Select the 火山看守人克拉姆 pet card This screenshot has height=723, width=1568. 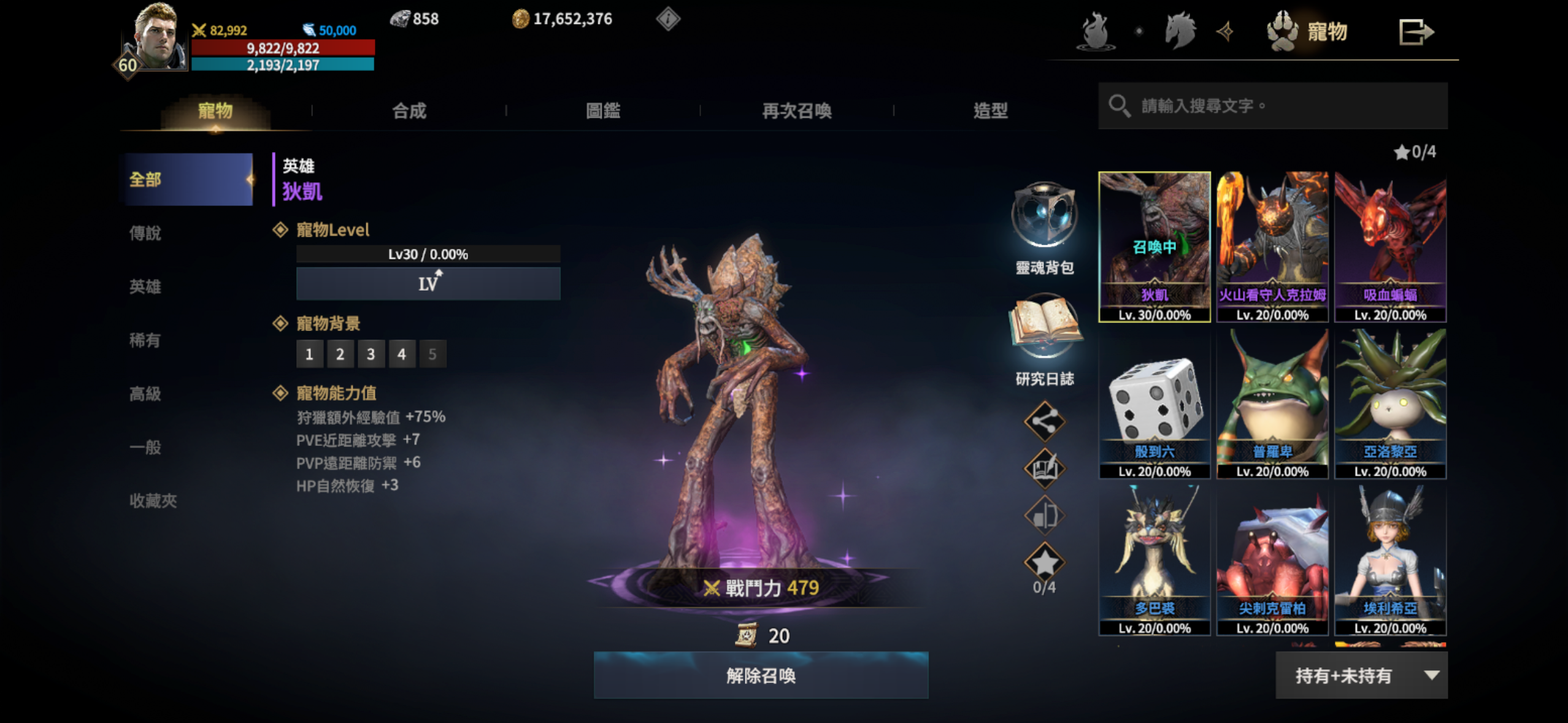click(x=1272, y=247)
